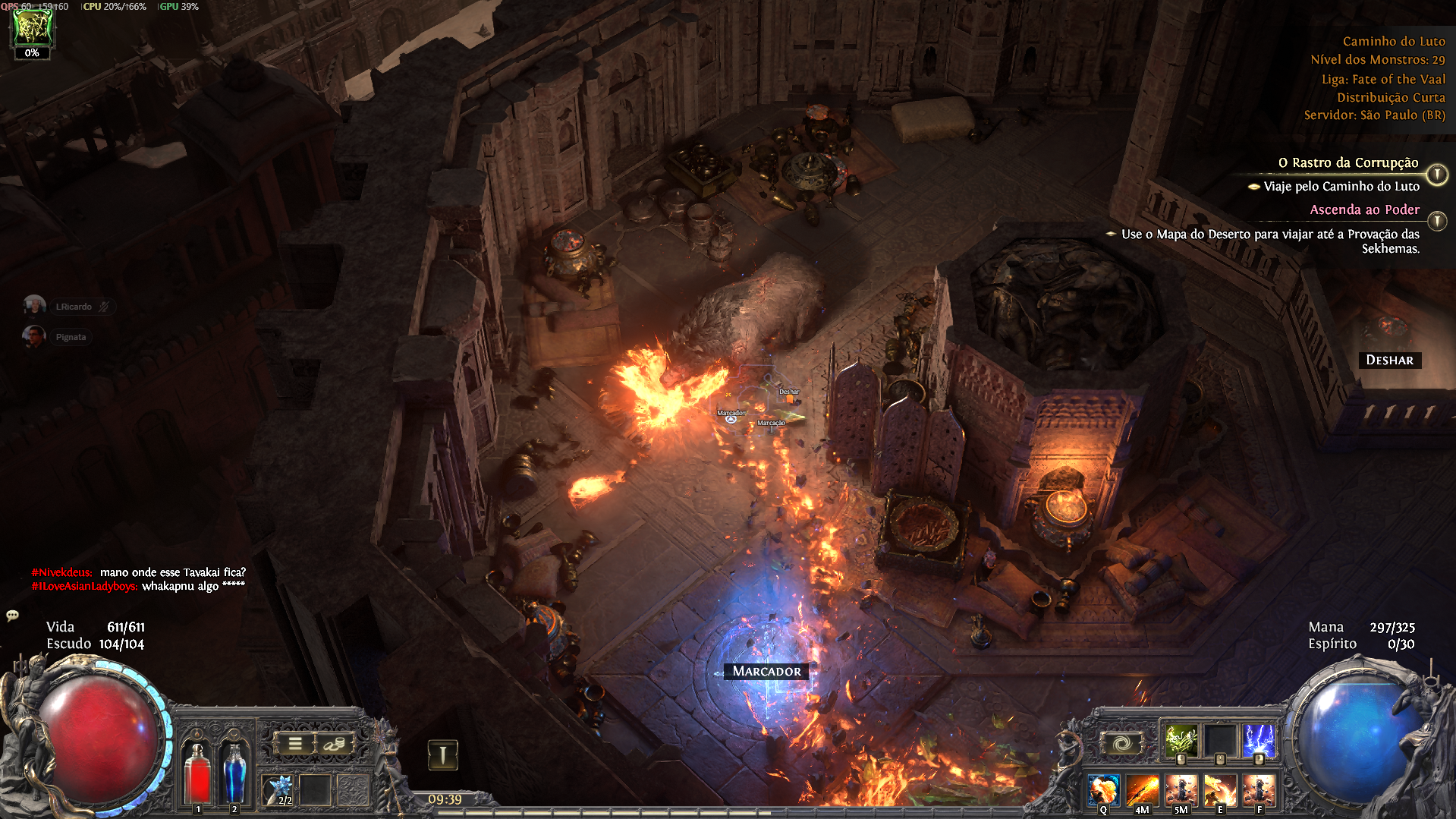
Task: Select the flaming spear skill labeled 4M
Action: coord(1142,790)
